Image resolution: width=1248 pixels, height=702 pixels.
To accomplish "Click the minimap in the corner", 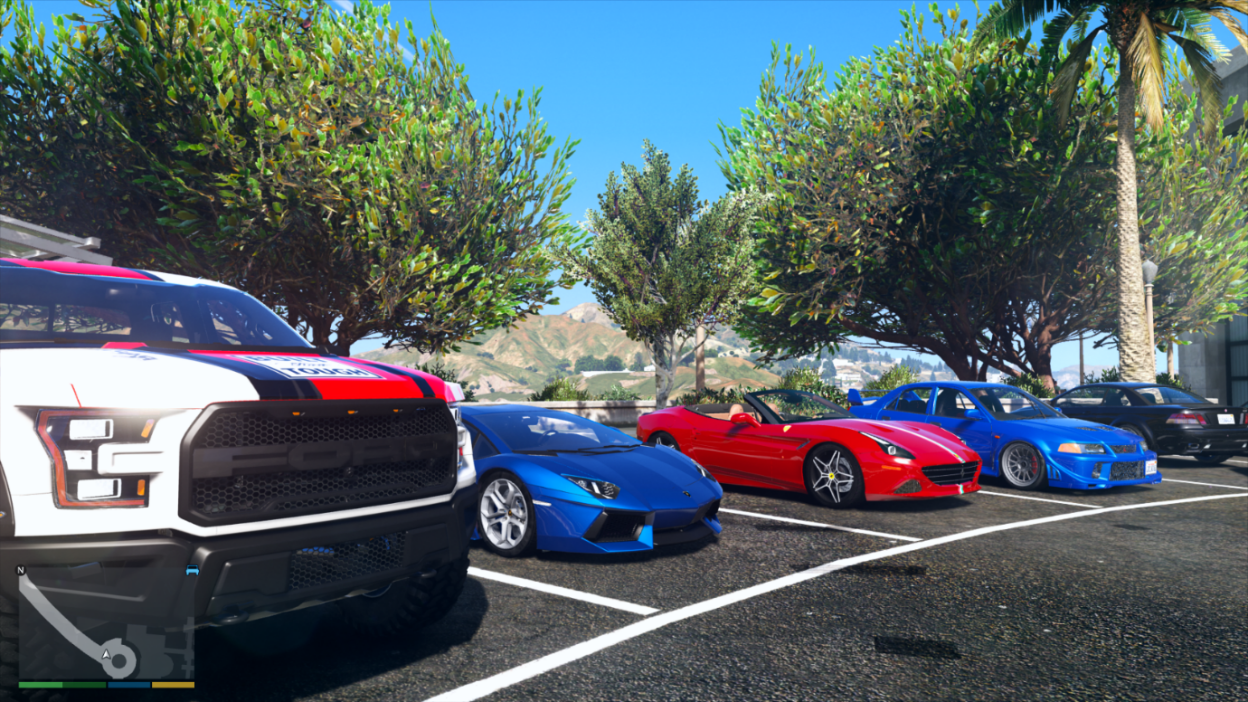I will [x=106, y=623].
